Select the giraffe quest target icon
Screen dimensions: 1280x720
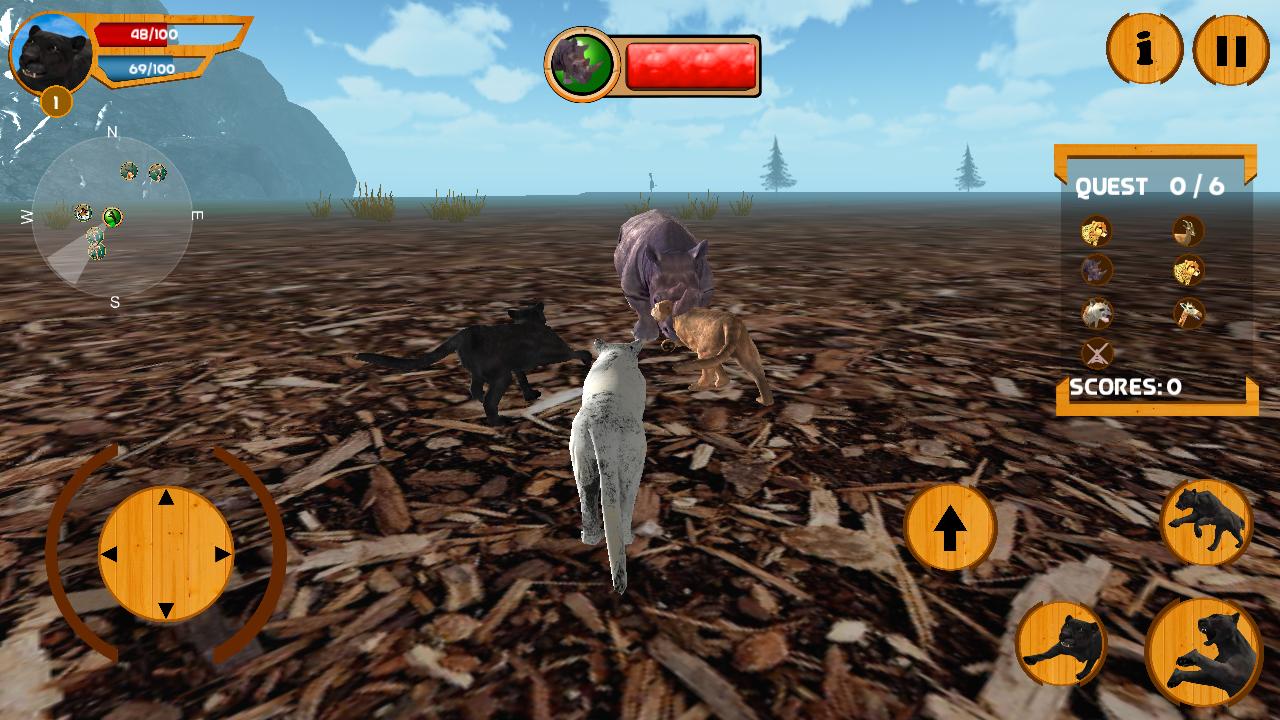(x=1188, y=314)
